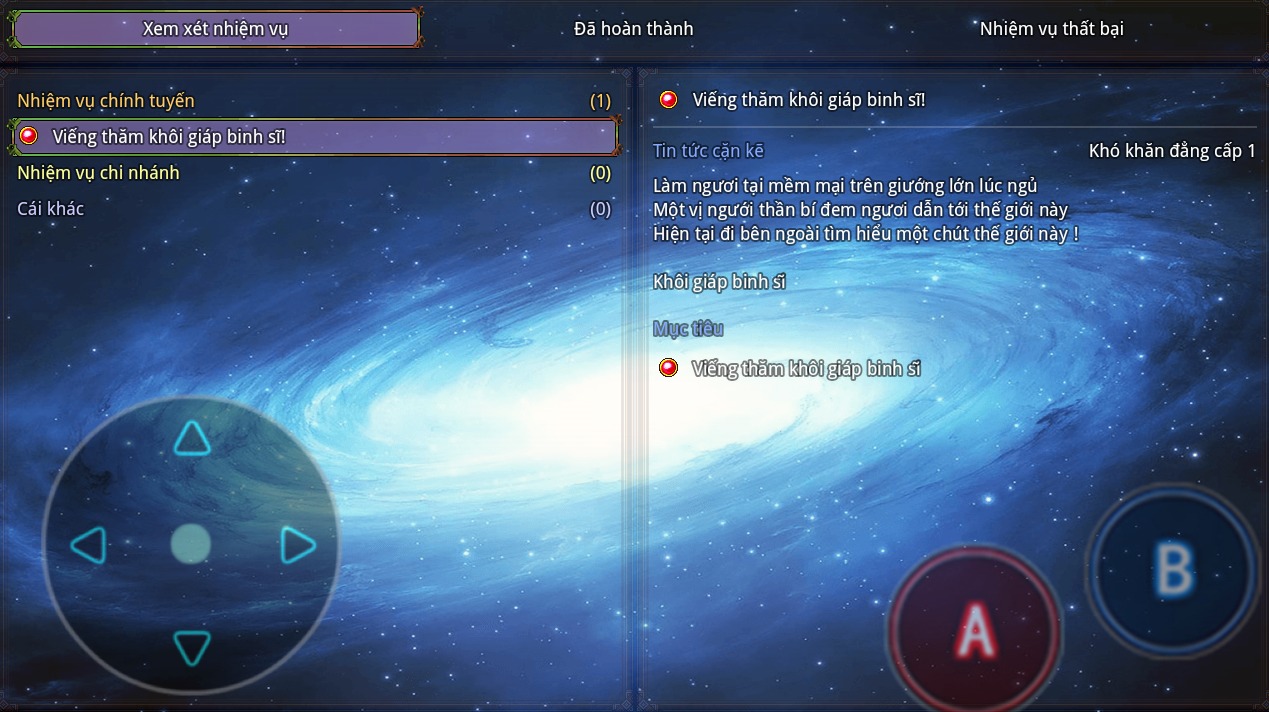Select the Cái khác category

tap(51, 209)
